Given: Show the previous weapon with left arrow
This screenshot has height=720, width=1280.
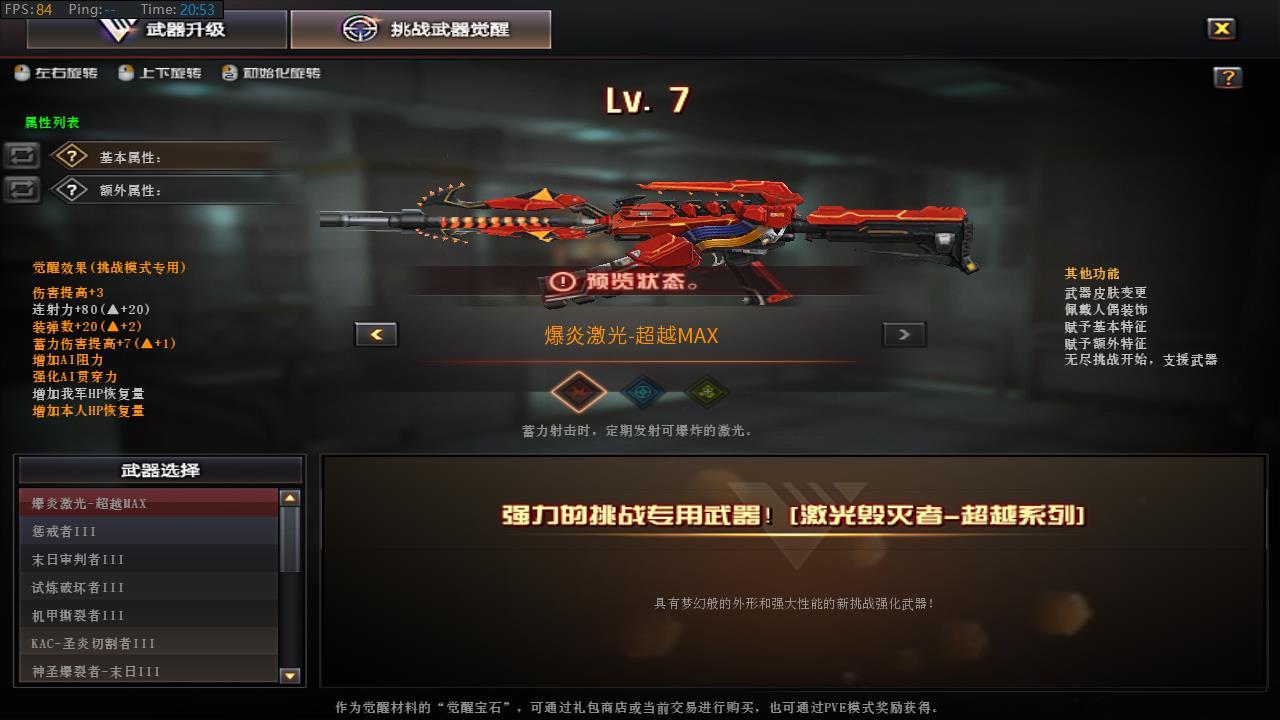Looking at the screenshot, I should [376, 334].
